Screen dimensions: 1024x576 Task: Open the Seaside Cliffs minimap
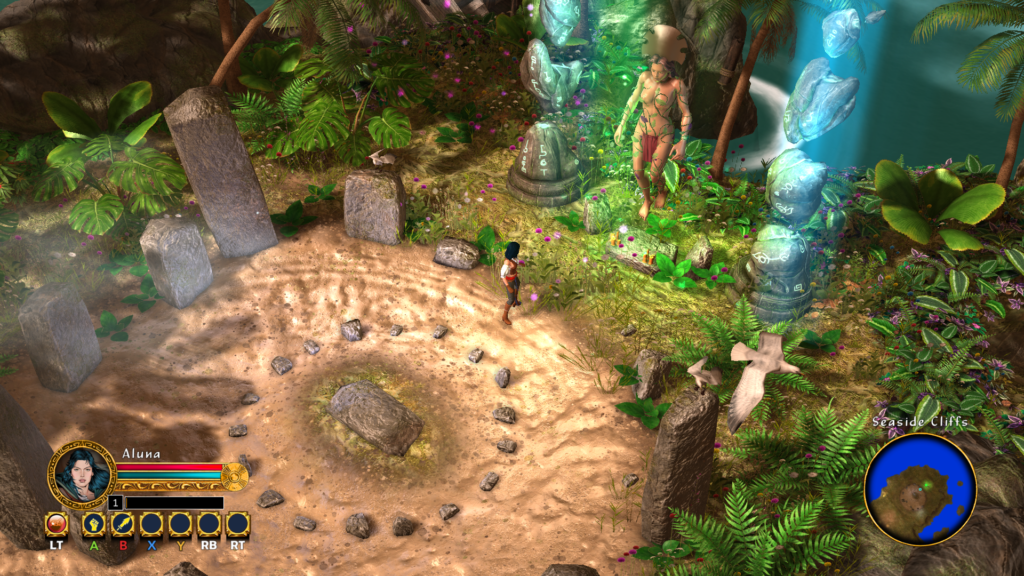tap(920, 488)
